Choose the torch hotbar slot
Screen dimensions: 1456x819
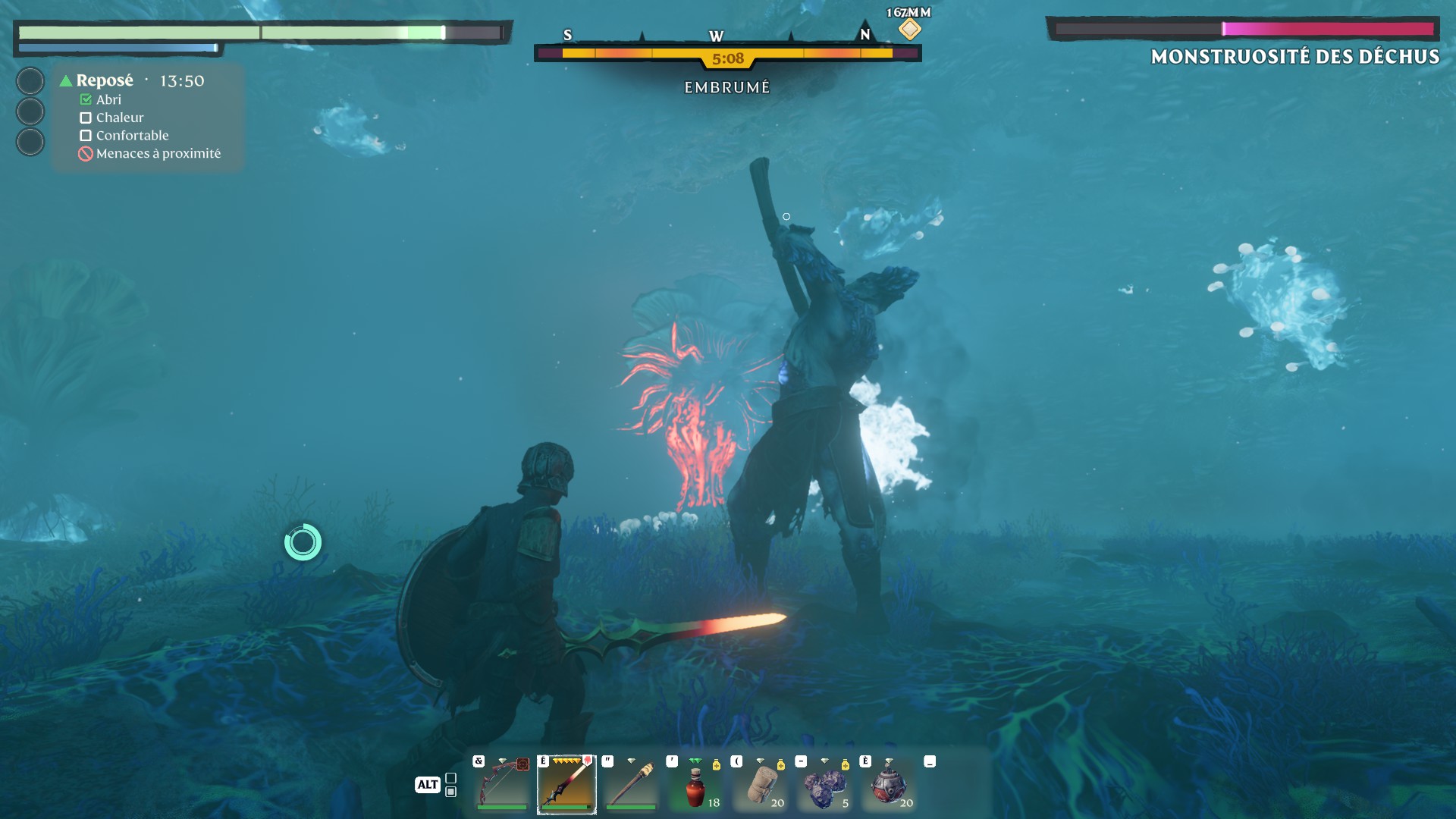[631, 784]
